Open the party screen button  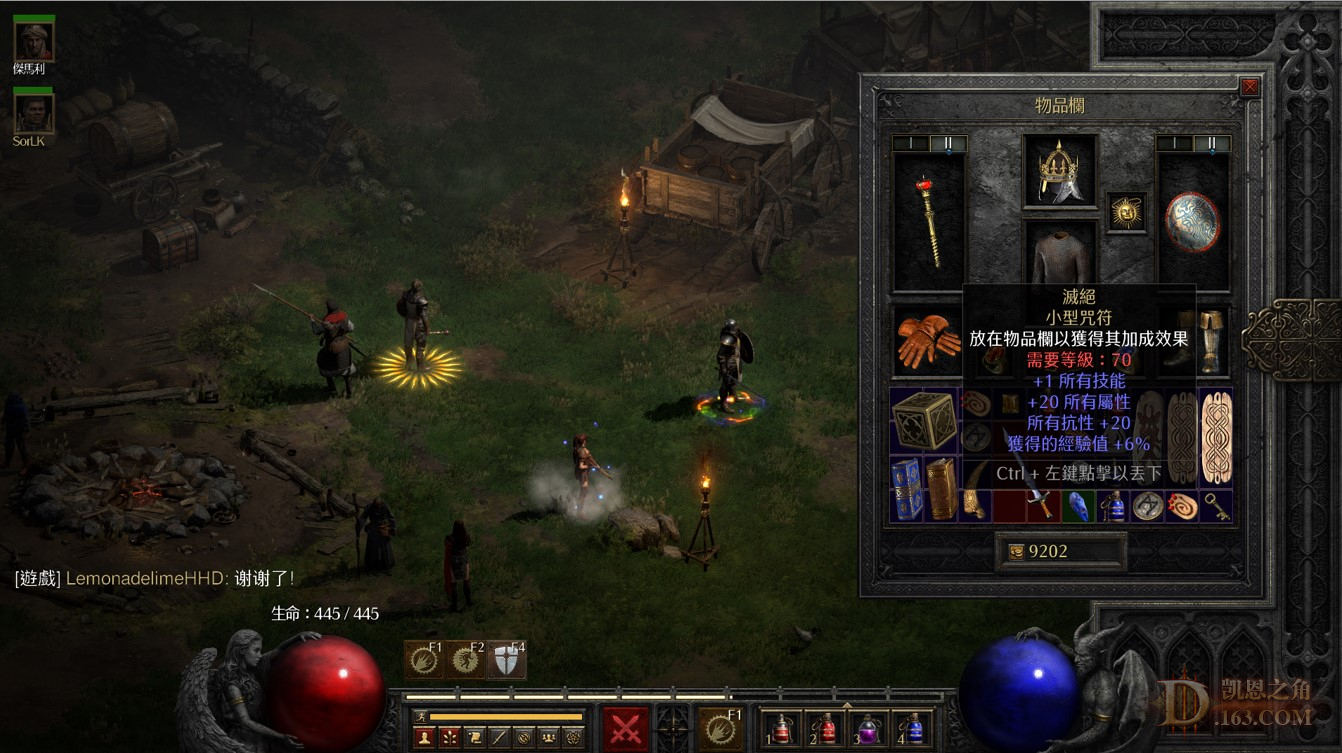pos(548,738)
